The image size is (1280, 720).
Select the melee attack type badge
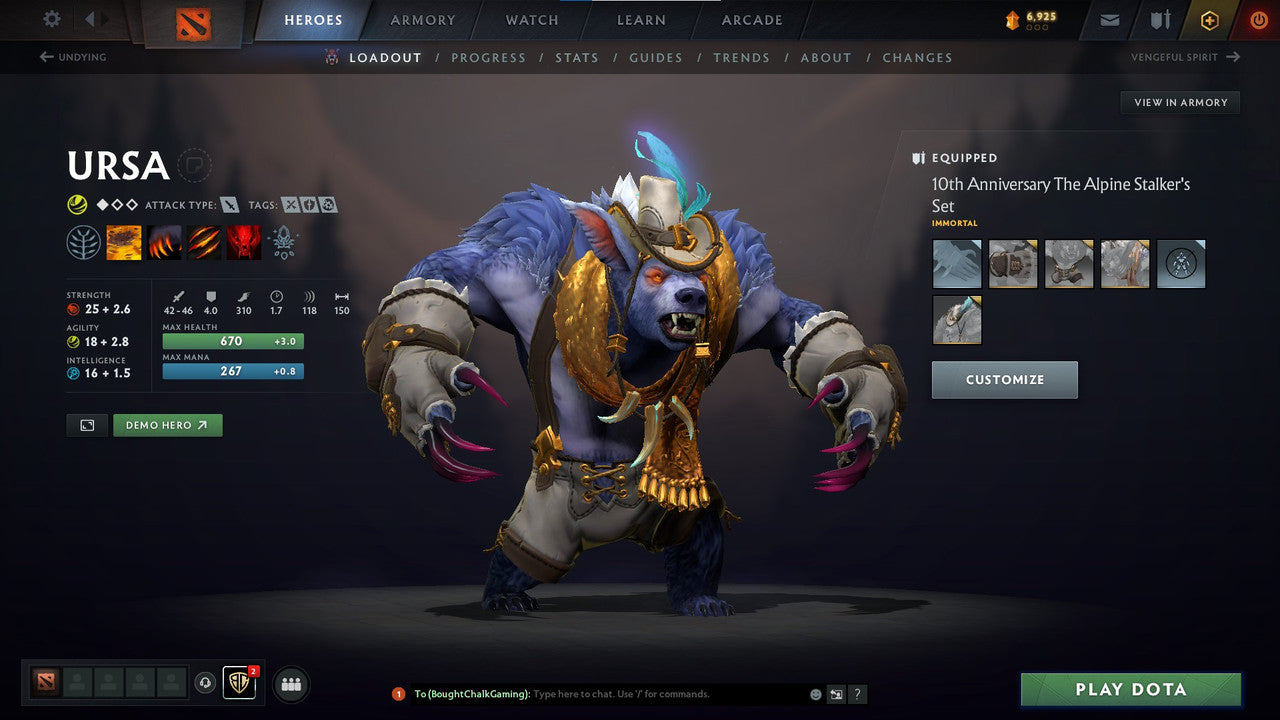230,204
